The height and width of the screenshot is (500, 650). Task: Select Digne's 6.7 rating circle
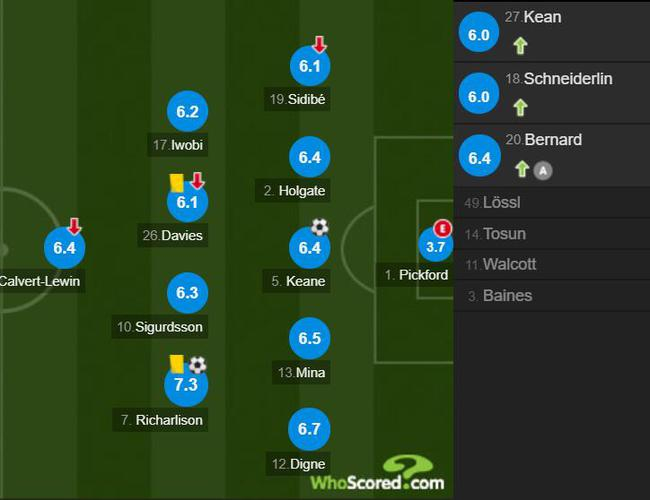click(309, 429)
